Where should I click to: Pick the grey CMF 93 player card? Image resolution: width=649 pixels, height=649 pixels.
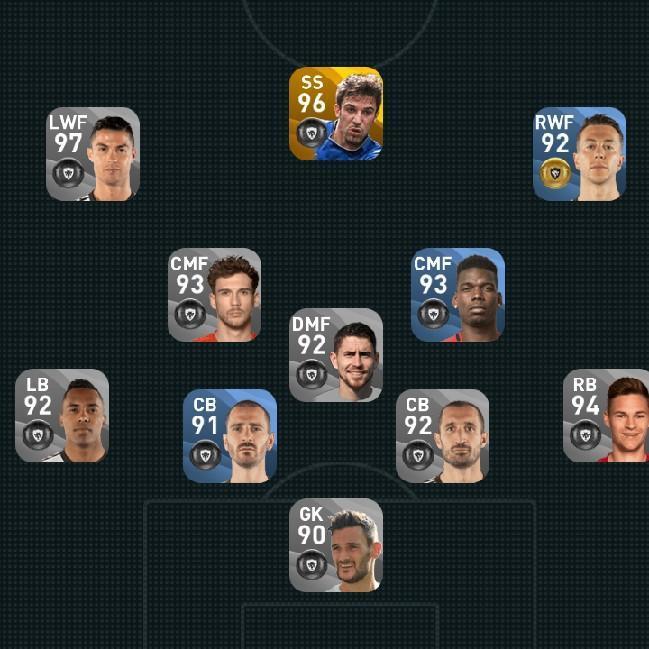point(214,295)
